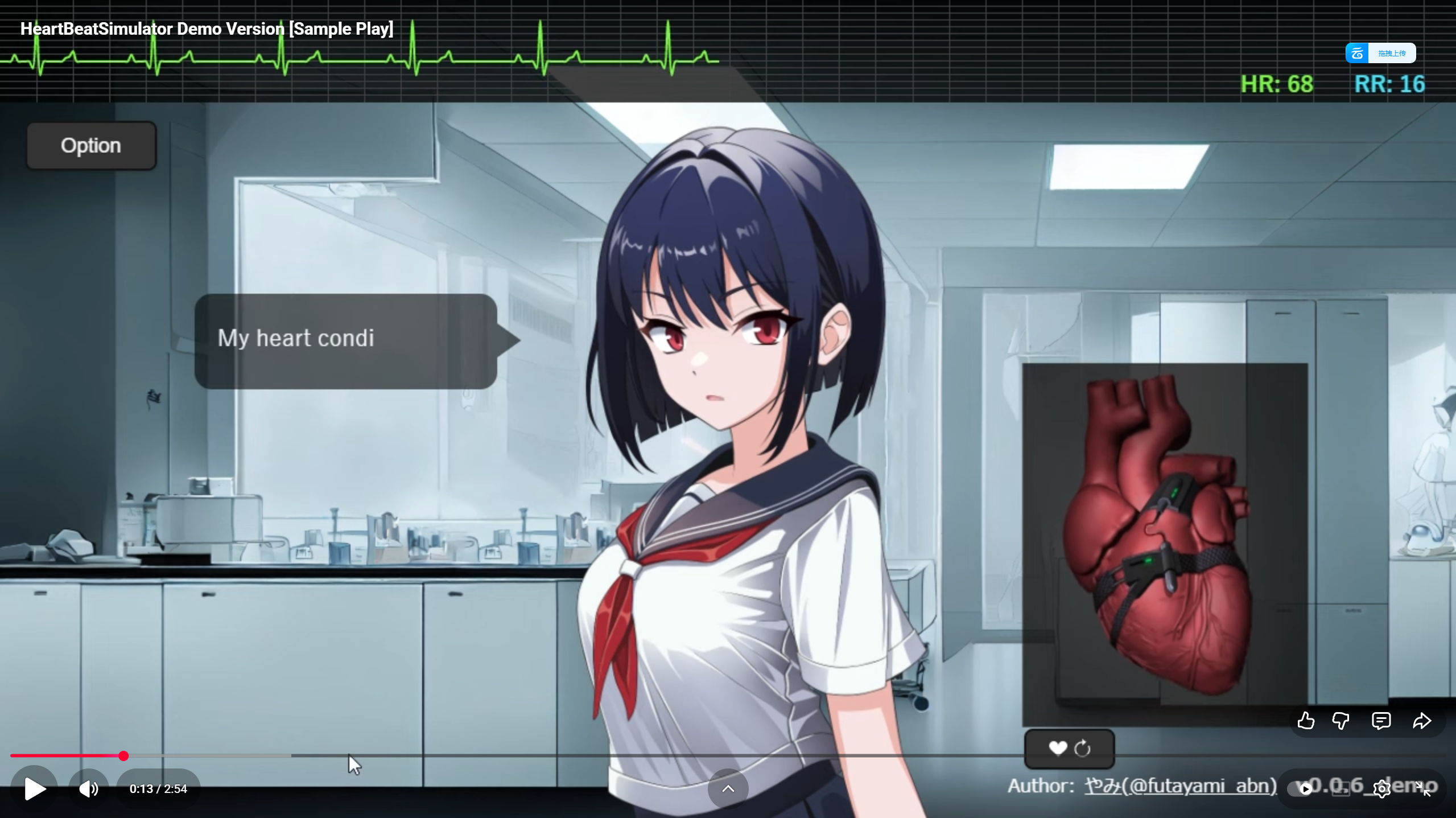1456x818 pixels.
Task: Open the video comments
Action: pyautogui.click(x=1381, y=720)
